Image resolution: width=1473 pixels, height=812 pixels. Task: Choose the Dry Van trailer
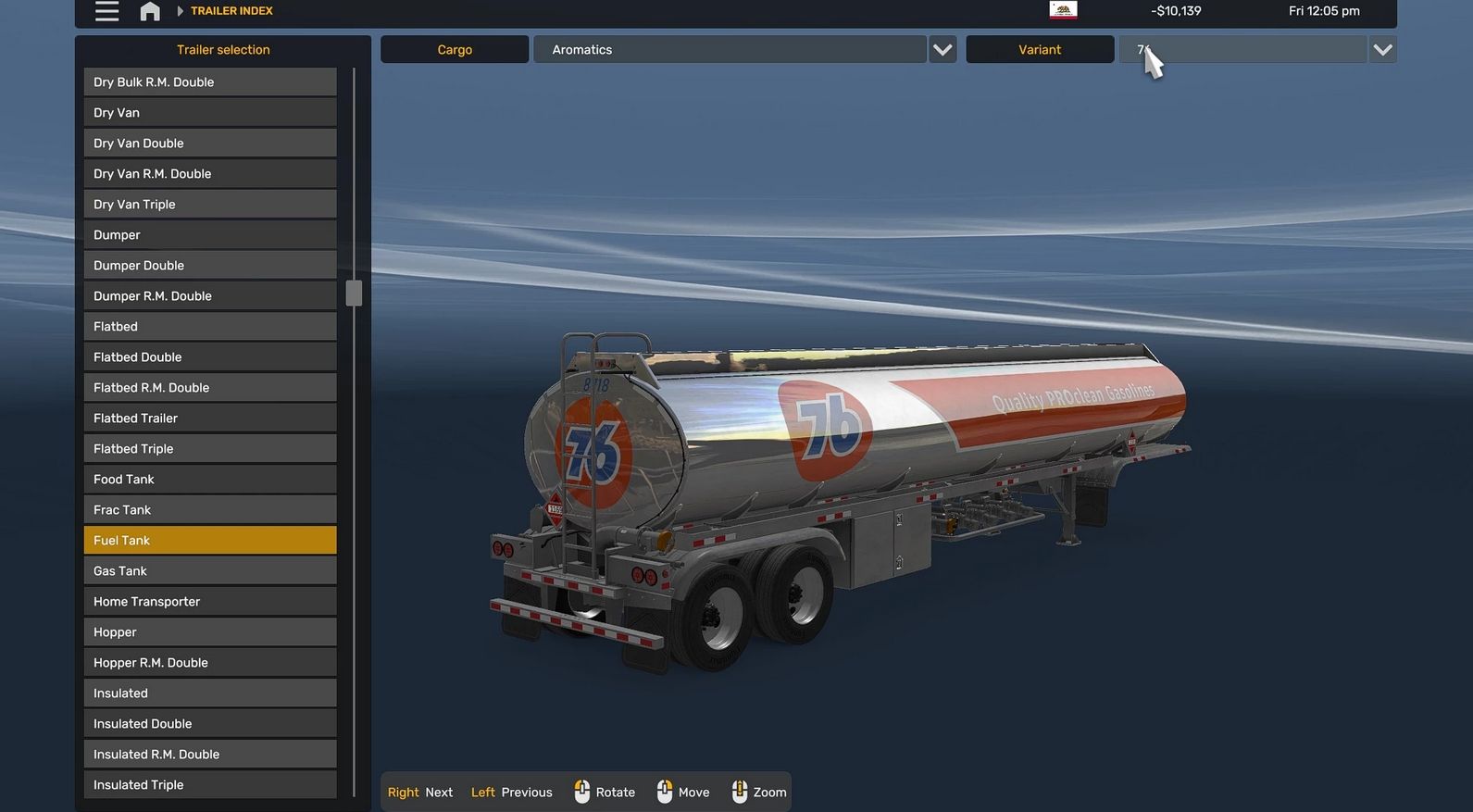210,113
